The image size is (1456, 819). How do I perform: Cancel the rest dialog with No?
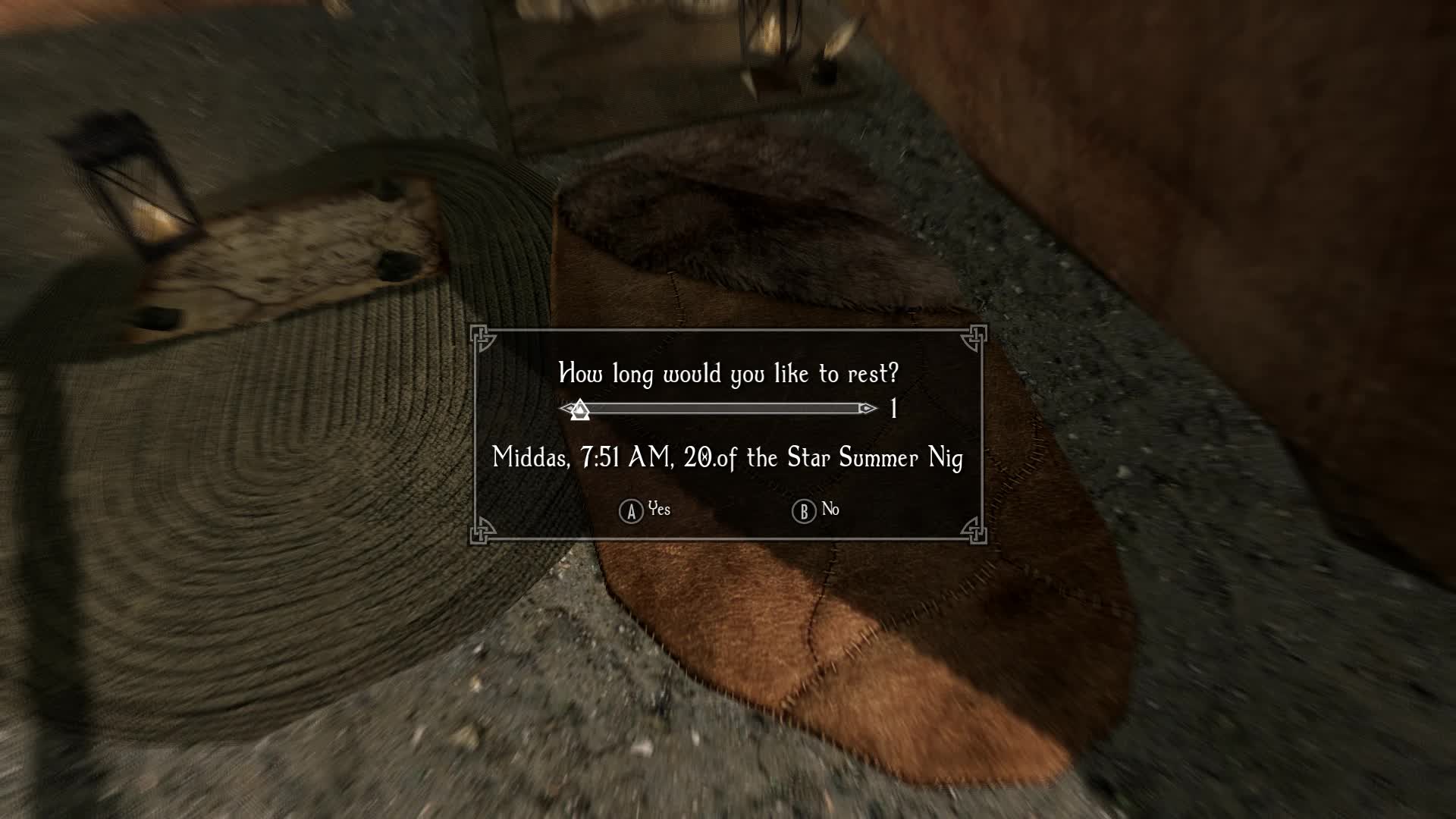[x=816, y=510]
